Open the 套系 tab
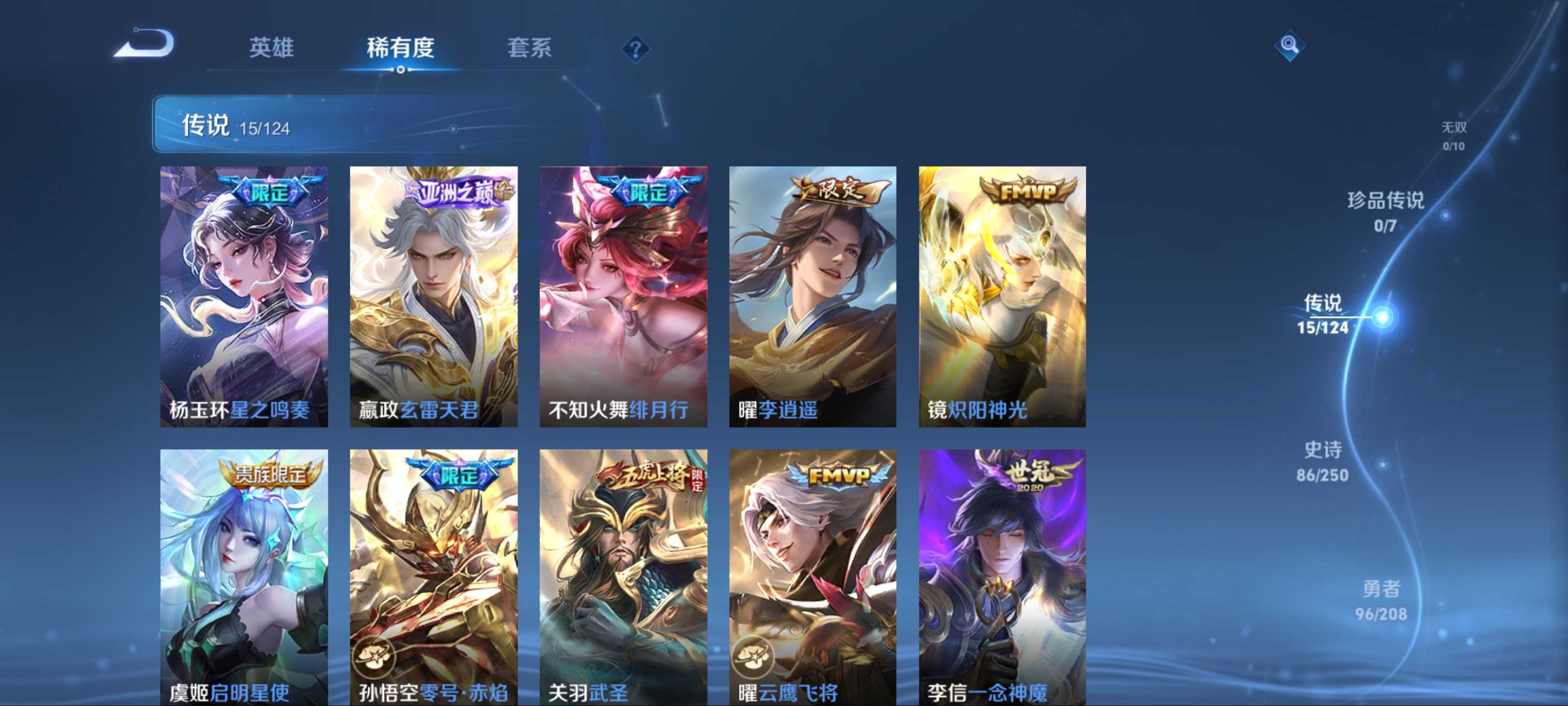This screenshot has width=1568, height=706. pyautogui.click(x=529, y=47)
